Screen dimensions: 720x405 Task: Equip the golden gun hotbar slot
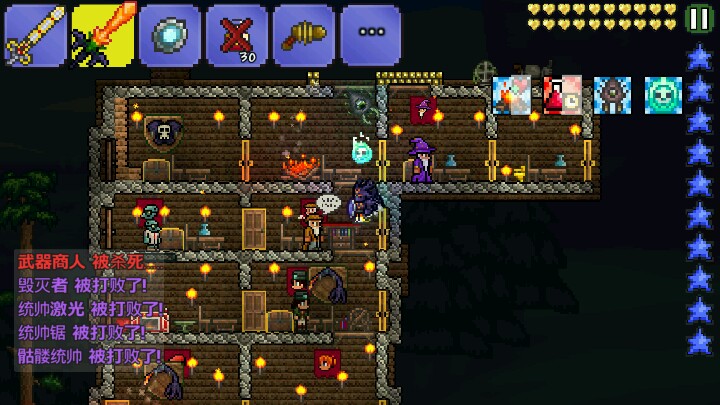click(x=303, y=35)
